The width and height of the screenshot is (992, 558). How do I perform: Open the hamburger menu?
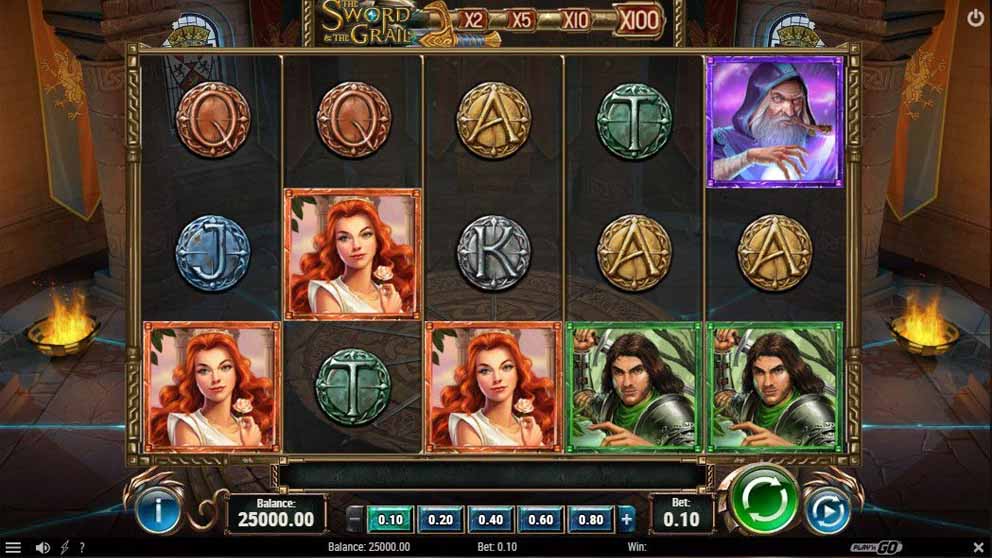pyautogui.click(x=14, y=547)
